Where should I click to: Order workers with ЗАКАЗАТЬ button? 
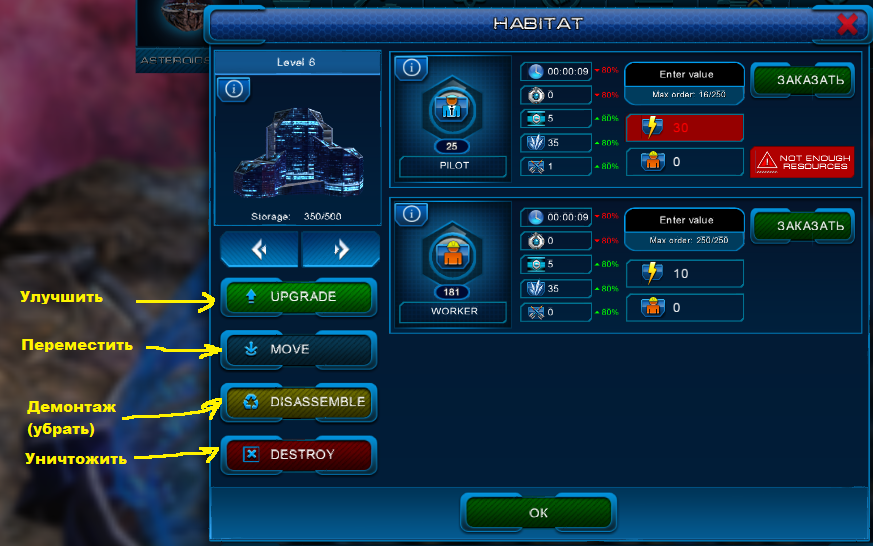click(x=803, y=226)
